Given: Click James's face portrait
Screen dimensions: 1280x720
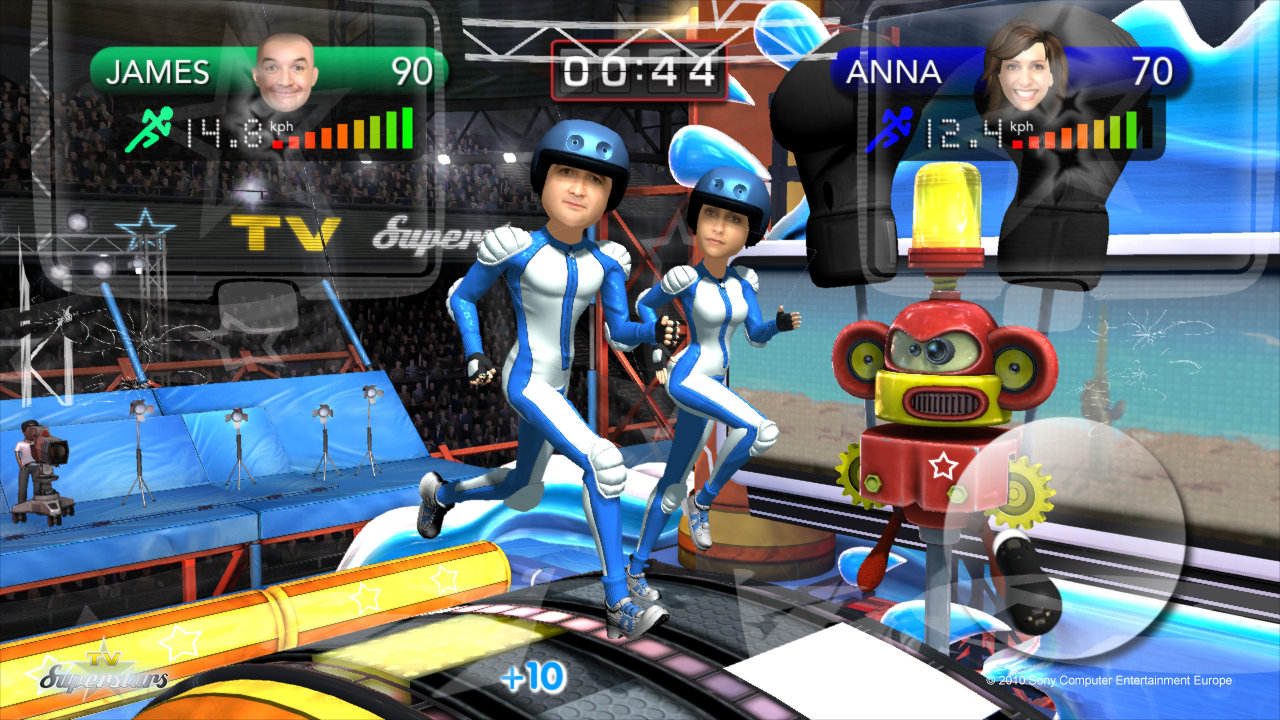Looking at the screenshot, I should tap(285, 71).
